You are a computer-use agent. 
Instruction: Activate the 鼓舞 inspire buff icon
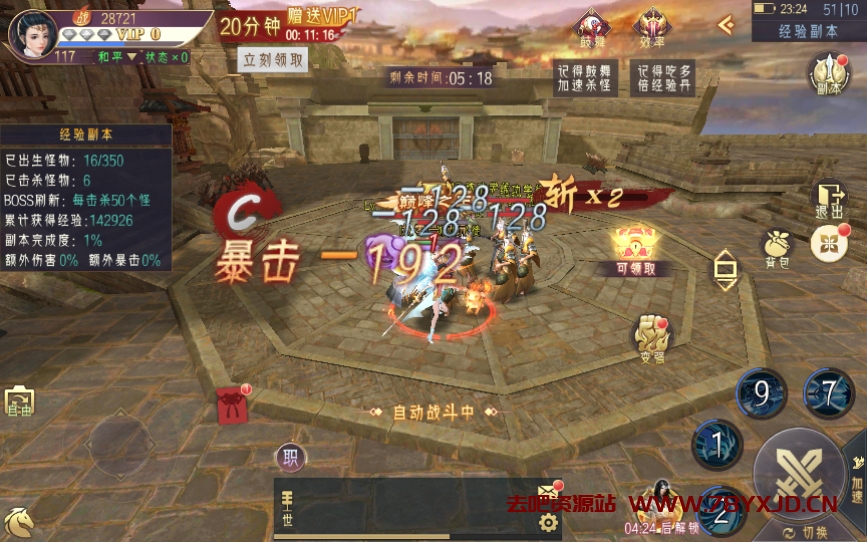(x=590, y=26)
